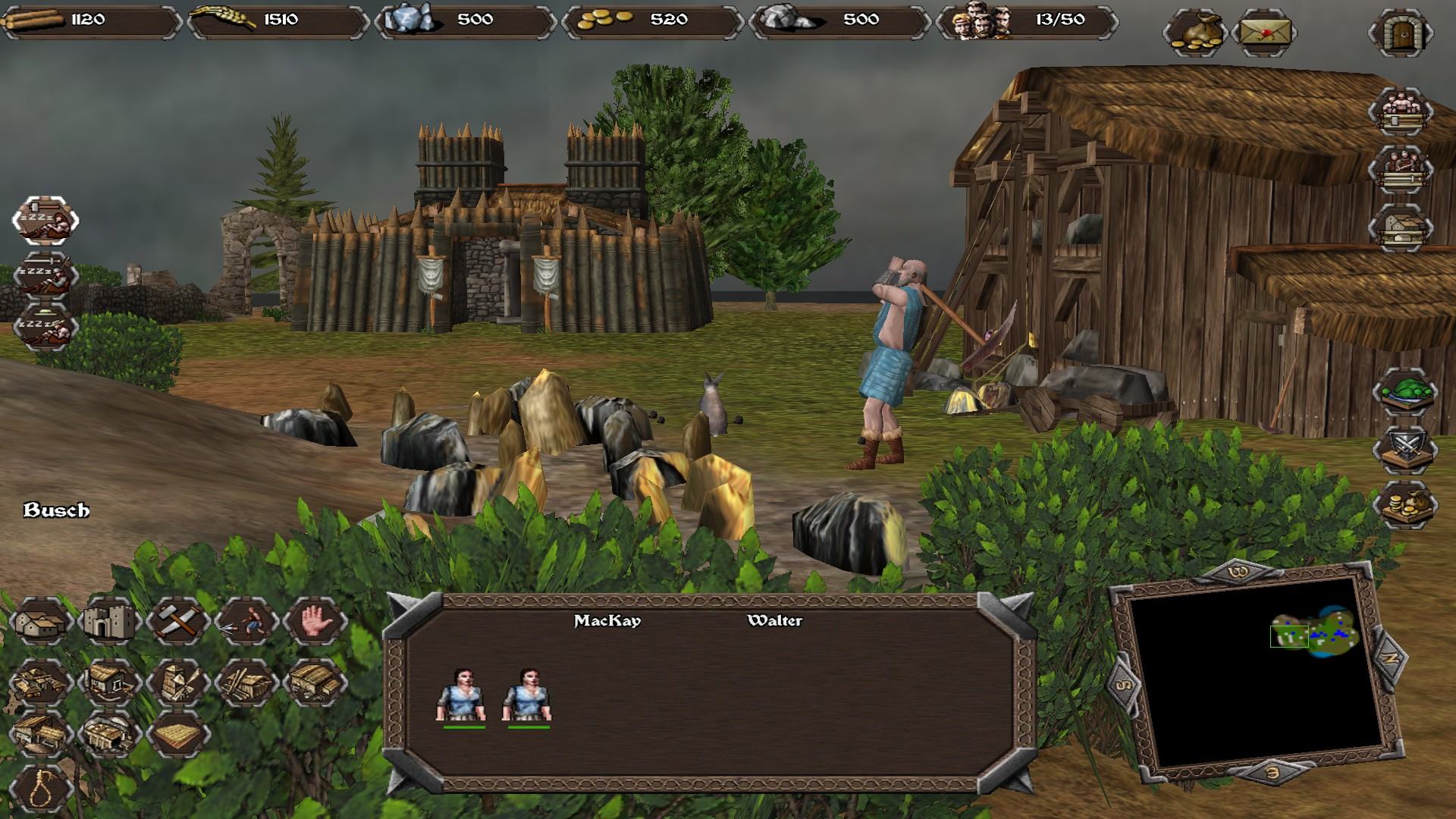The height and width of the screenshot is (819, 1456).
Task: Show the soldiers overview list
Action: click(1400, 170)
